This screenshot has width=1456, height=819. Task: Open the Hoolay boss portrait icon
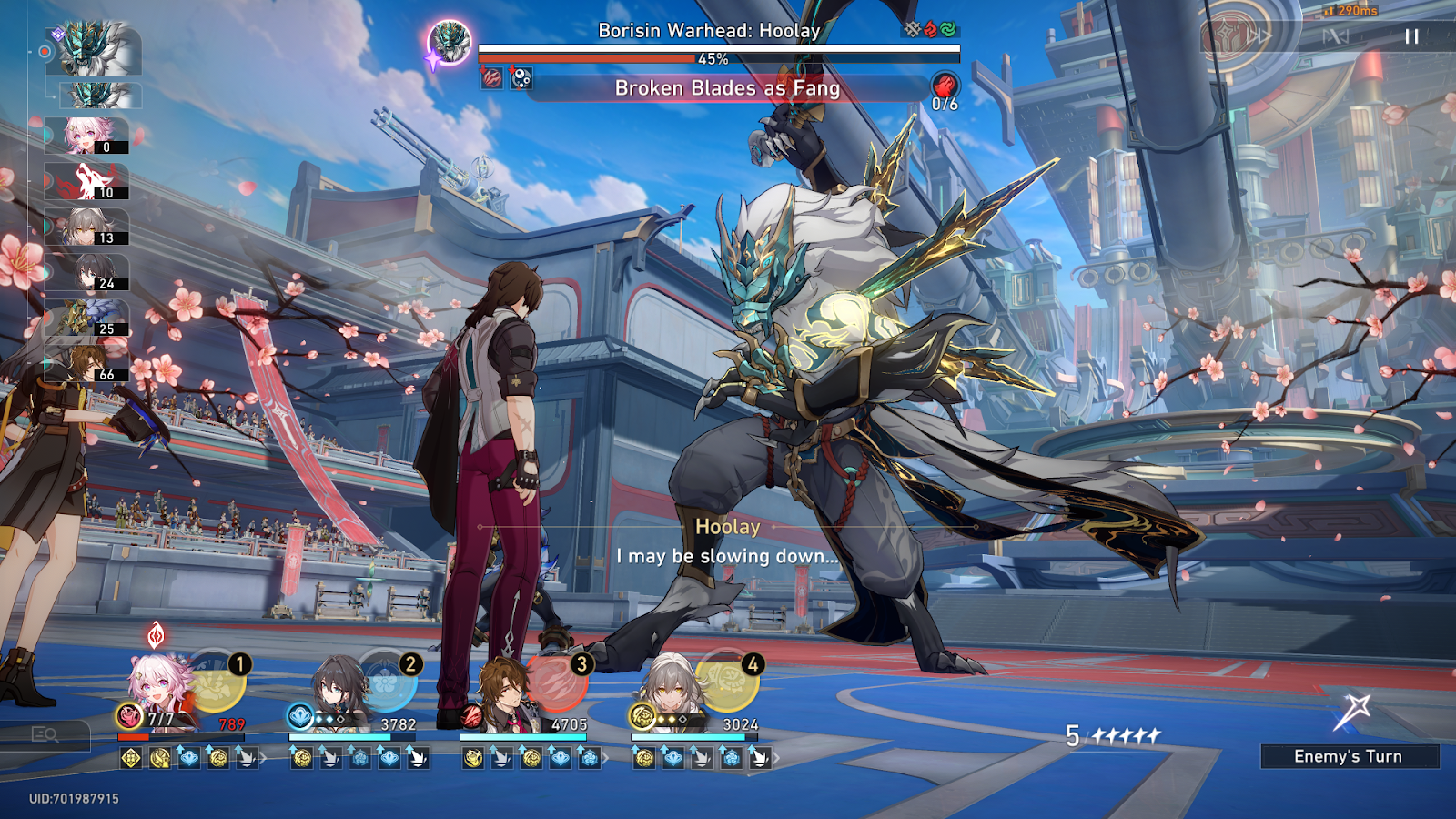[x=450, y=42]
